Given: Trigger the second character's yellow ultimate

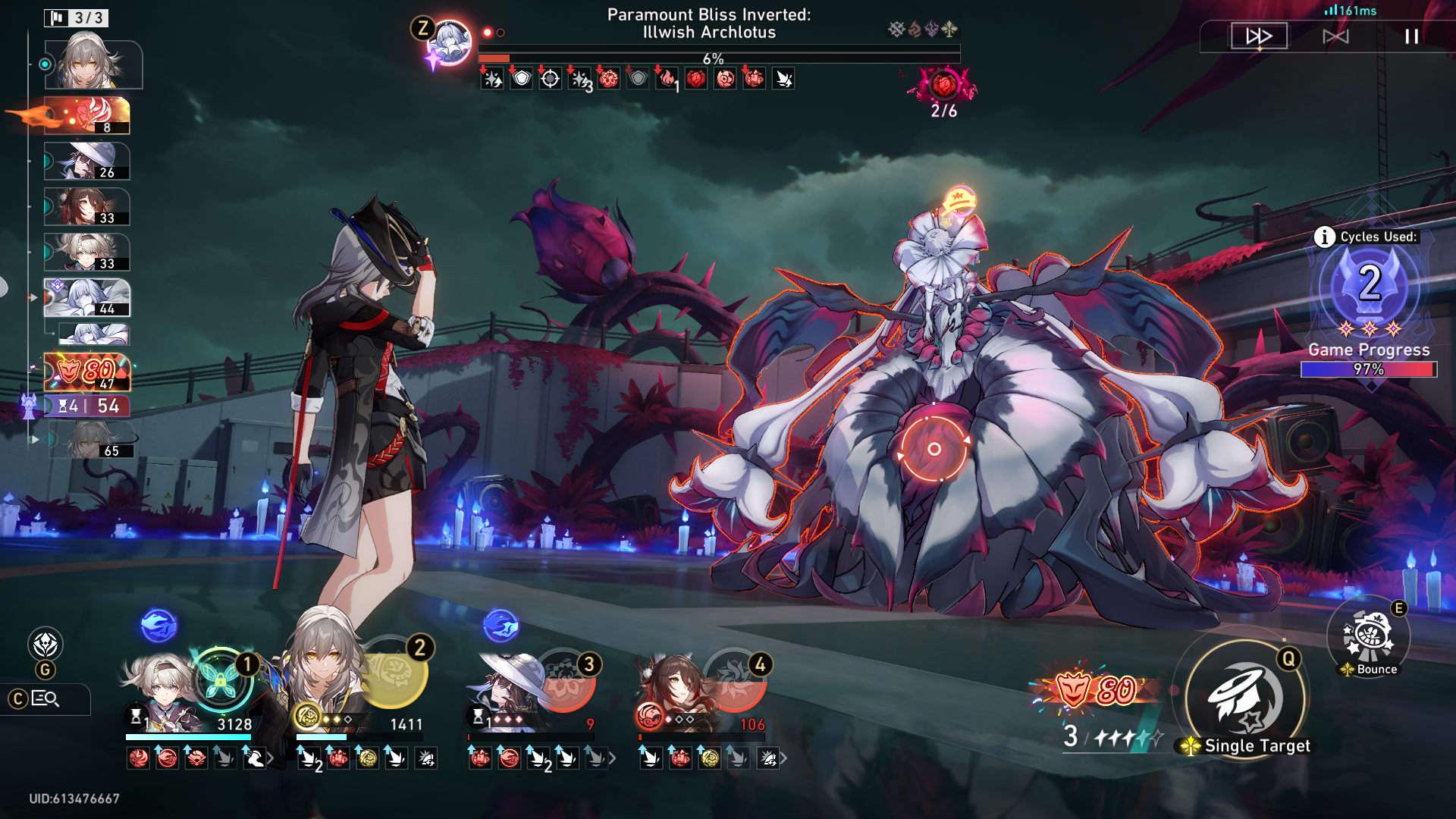Looking at the screenshot, I should (x=394, y=671).
